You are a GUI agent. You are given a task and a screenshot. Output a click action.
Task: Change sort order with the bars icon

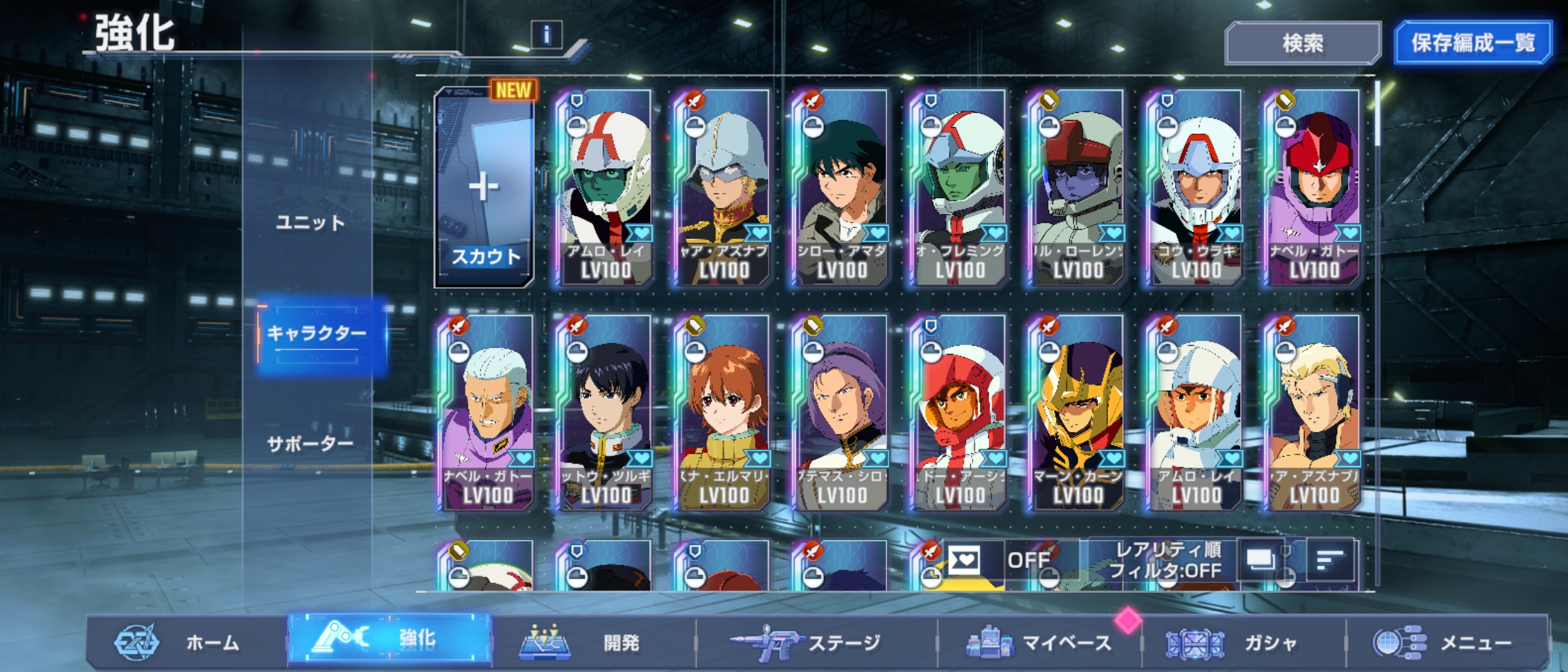point(1329,561)
